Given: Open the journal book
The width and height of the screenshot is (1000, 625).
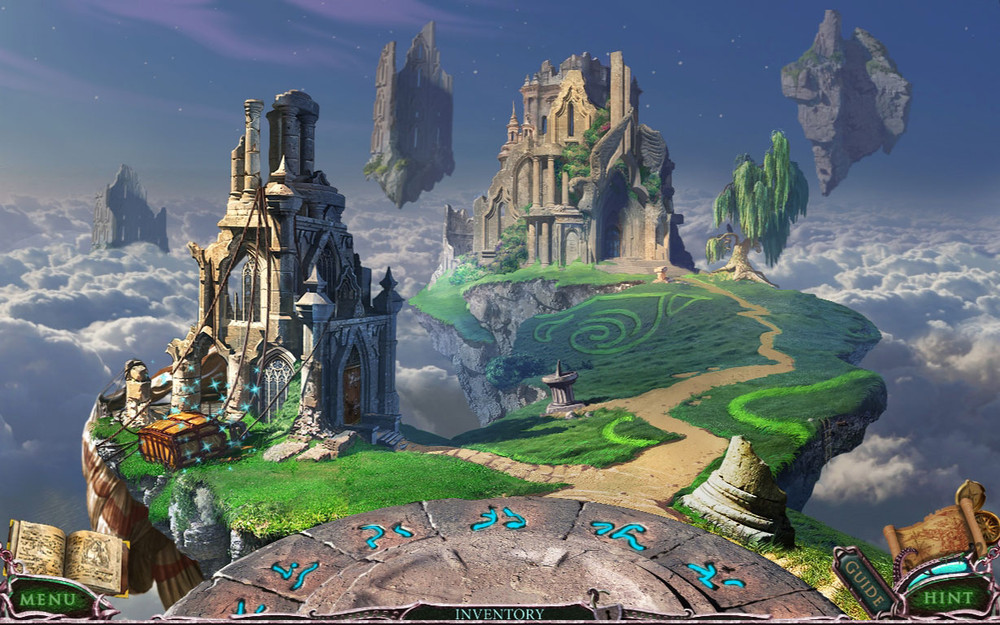Looking at the screenshot, I should 66,555.
